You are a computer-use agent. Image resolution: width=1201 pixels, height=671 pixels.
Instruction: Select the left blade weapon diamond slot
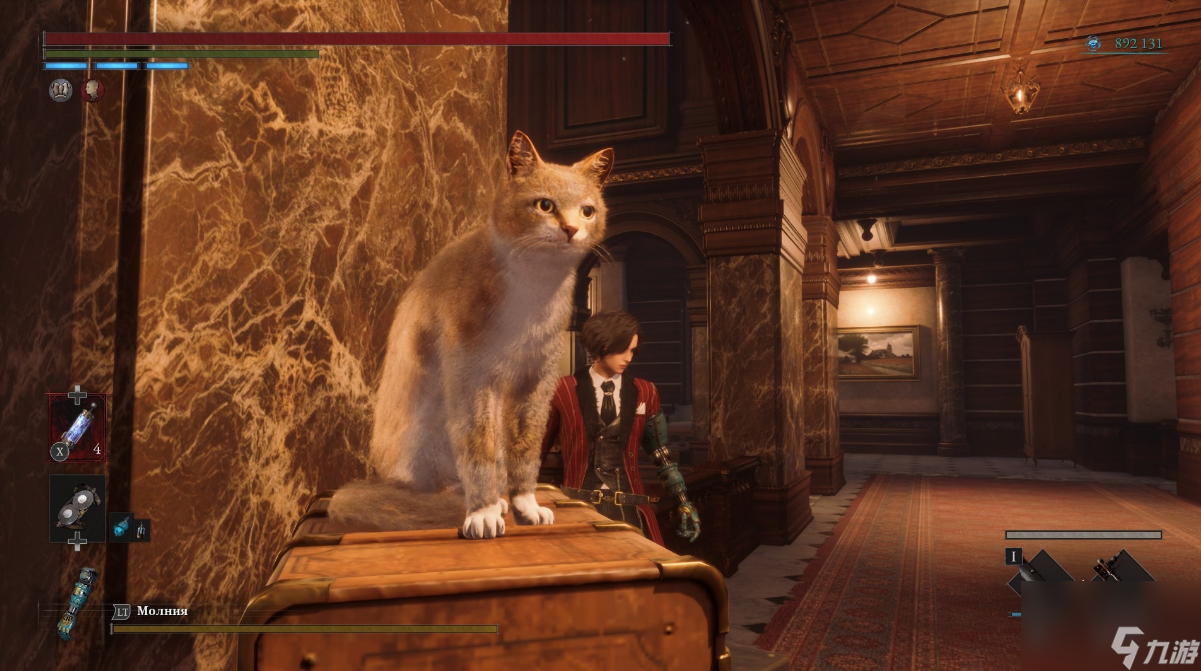click(x=1042, y=573)
